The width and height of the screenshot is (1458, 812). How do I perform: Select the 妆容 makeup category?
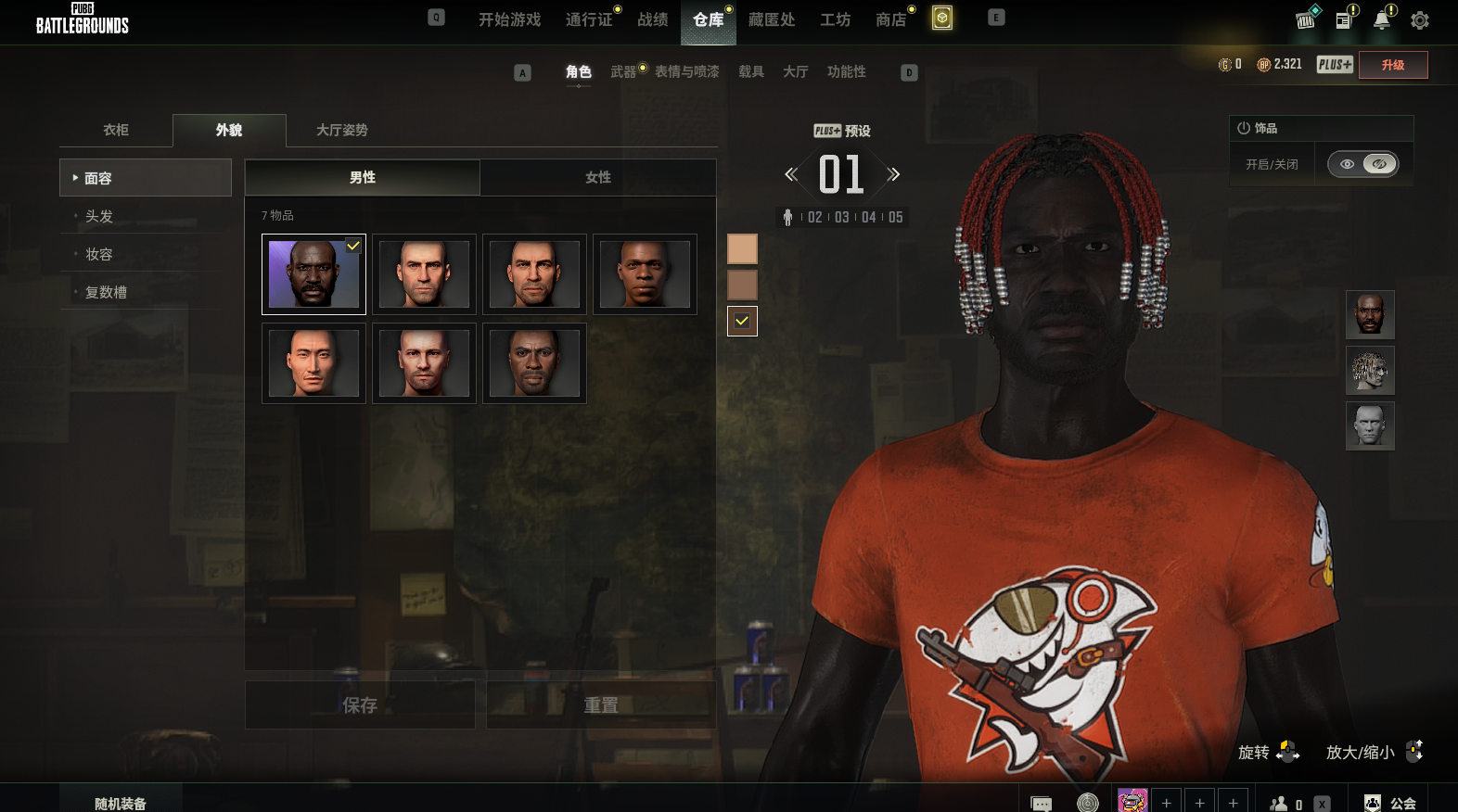point(99,254)
